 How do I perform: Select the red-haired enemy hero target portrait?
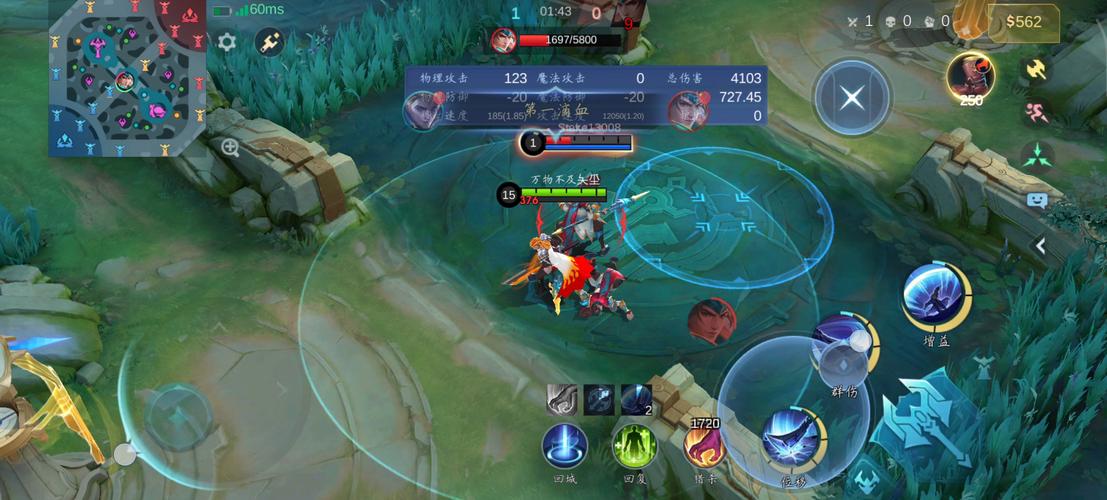pos(711,321)
